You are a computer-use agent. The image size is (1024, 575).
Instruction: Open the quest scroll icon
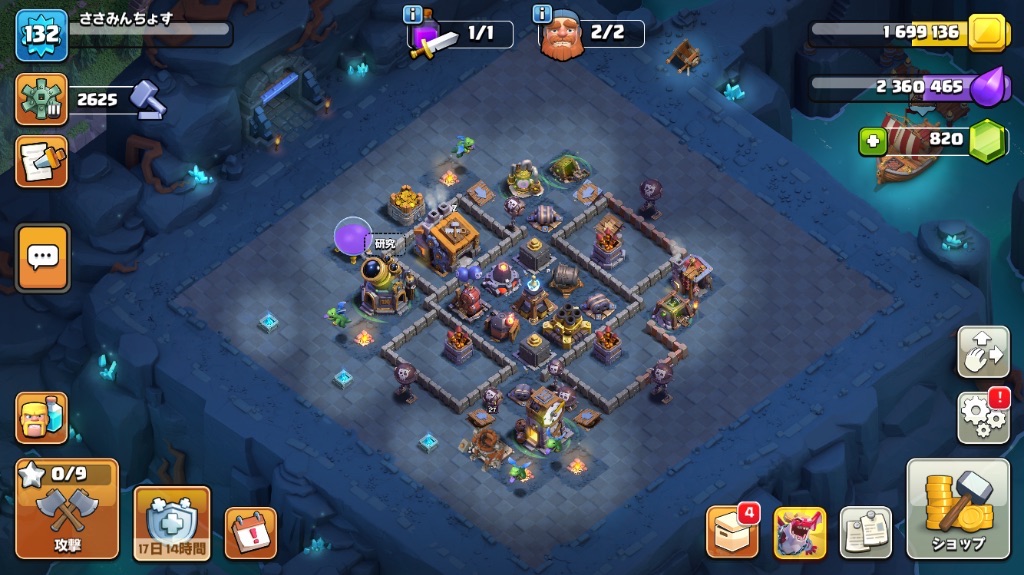pyautogui.click(x=42, y=161)
